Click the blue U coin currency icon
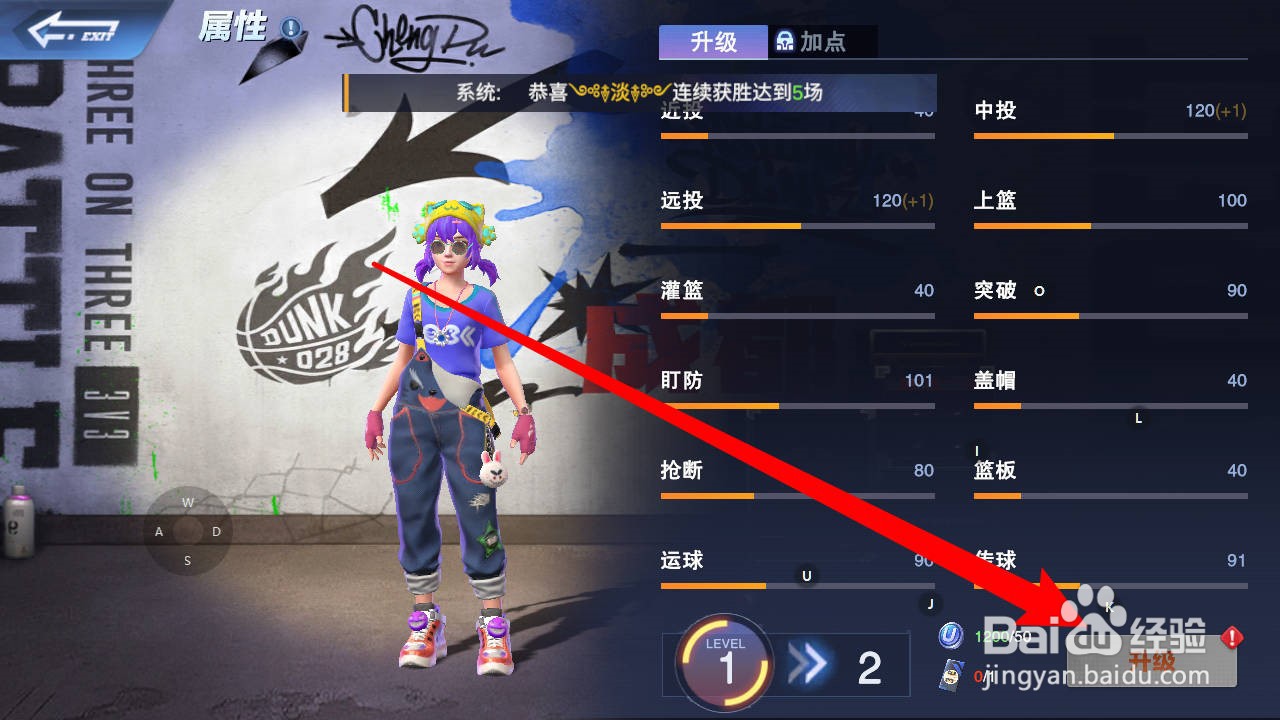 click(x=950, y=636)
